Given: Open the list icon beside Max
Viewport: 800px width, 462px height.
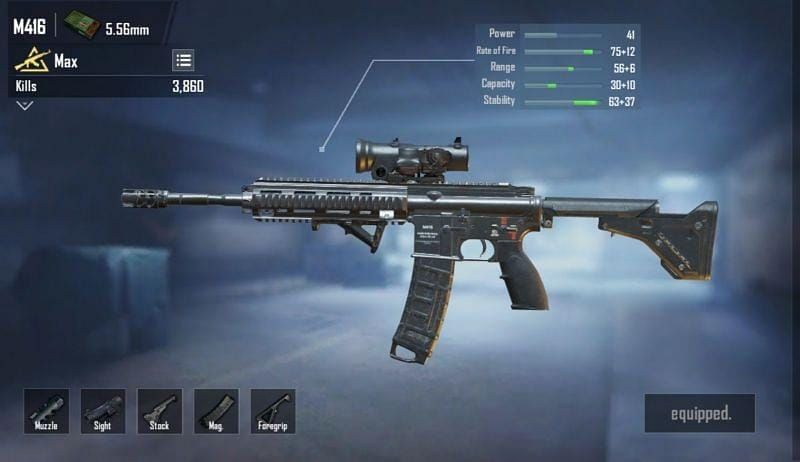Looking at the screenshot, I should pyautogui.click(x=184, y=60).
